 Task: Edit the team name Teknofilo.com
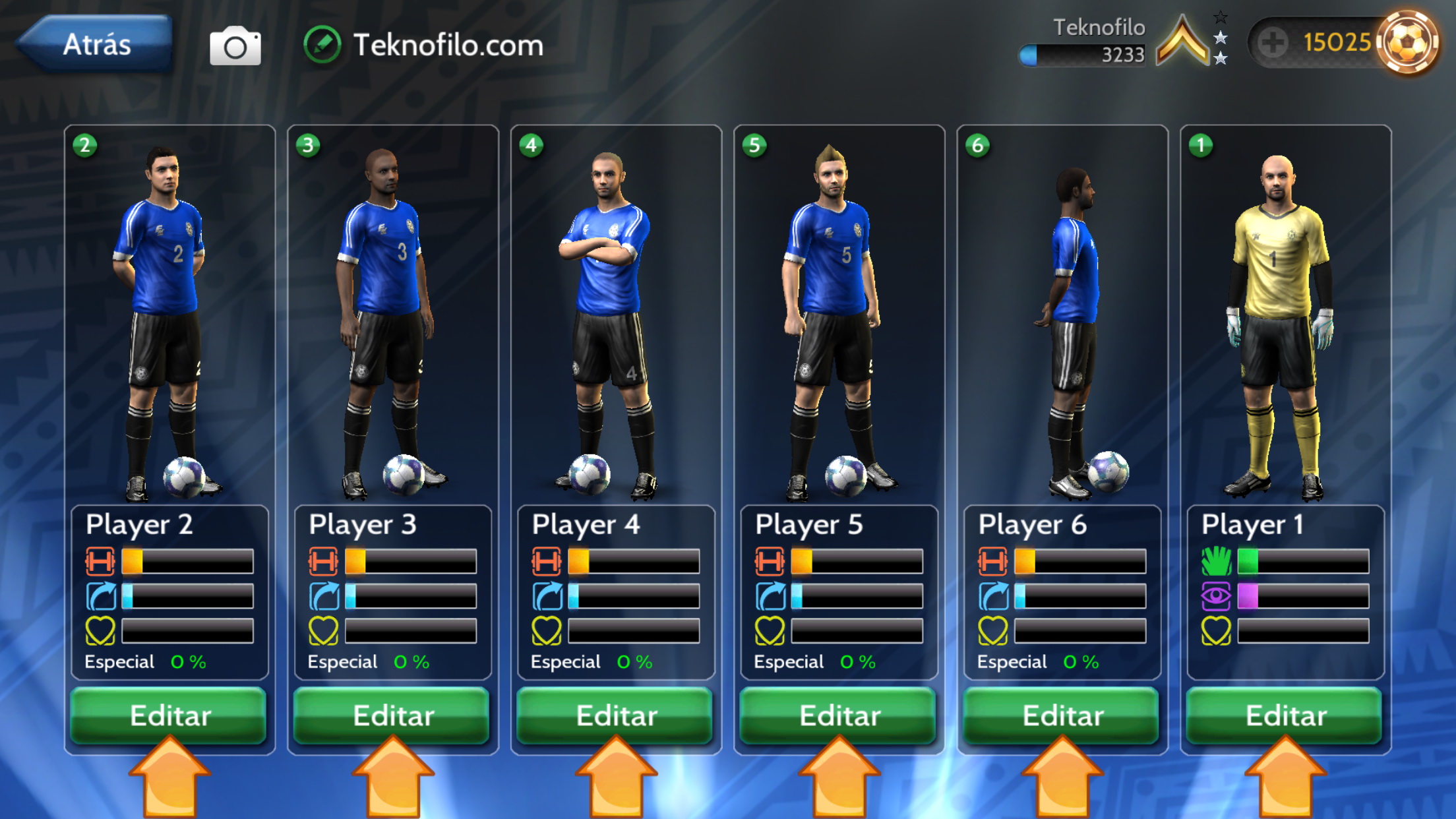click(322, 45)
